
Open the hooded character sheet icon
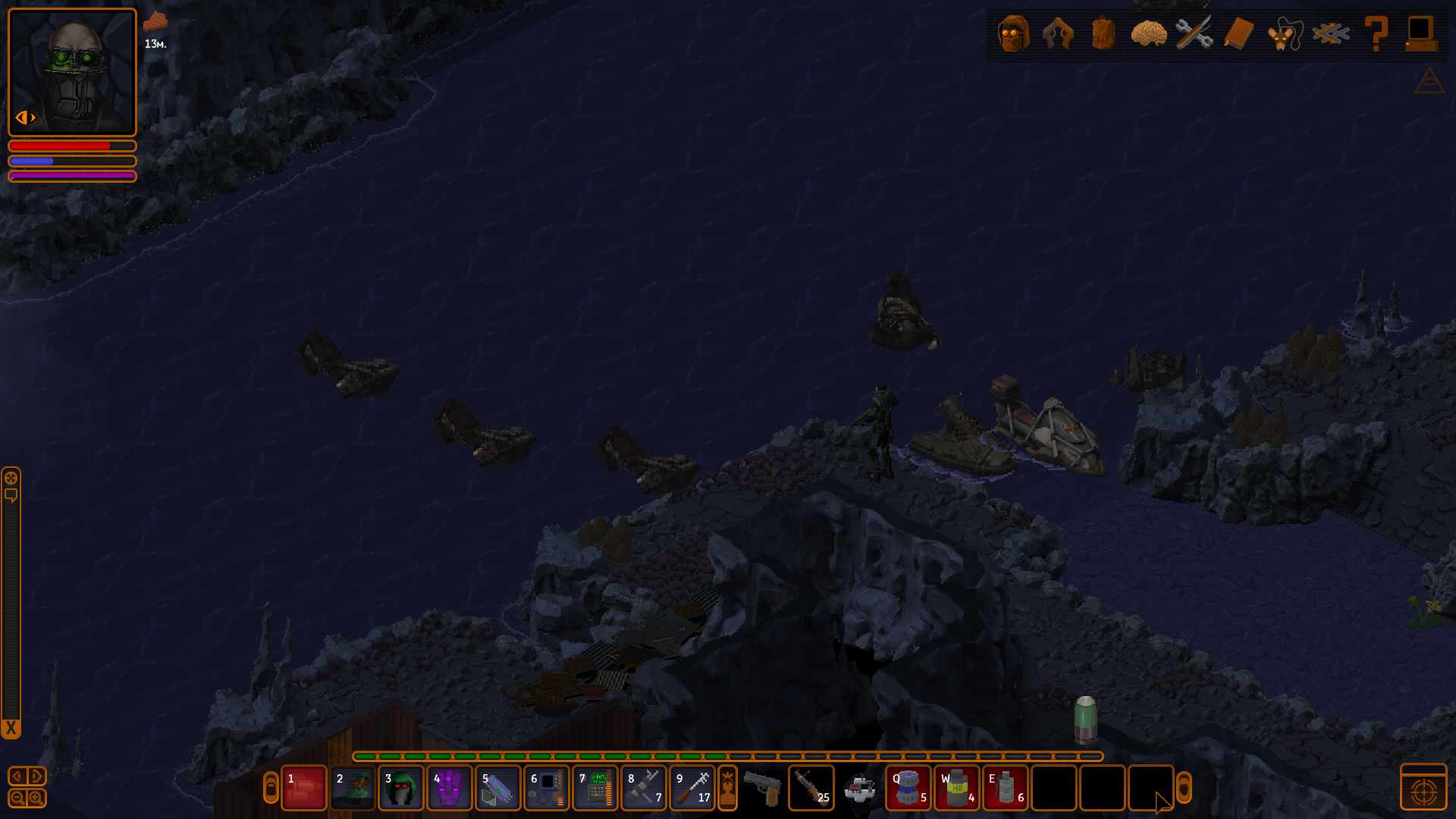[x=1013, y=33]
